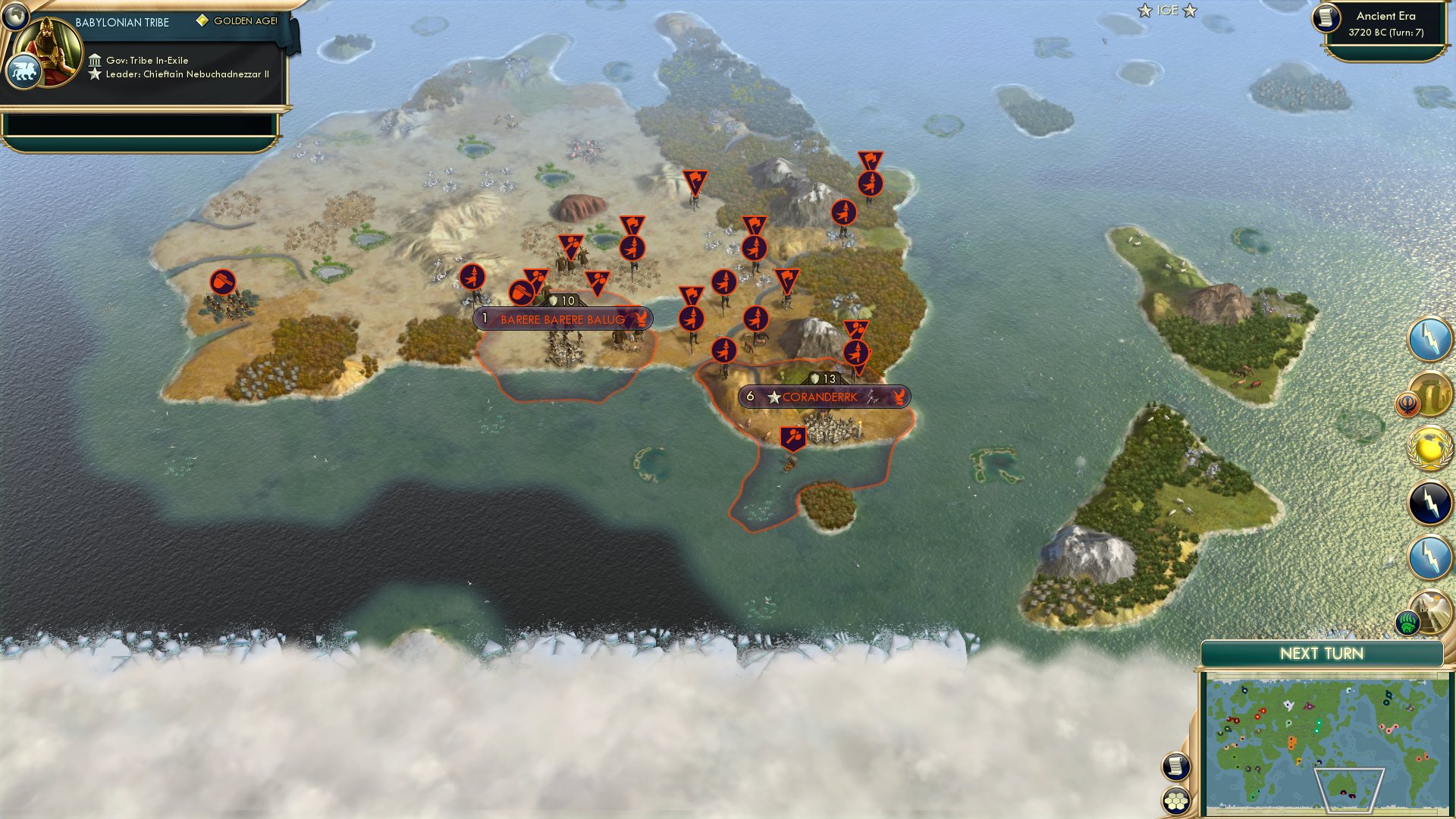Toggle strategic view with the hexagon button
This screenshot has width=1456, height=819.
(x=1175, y=802)
